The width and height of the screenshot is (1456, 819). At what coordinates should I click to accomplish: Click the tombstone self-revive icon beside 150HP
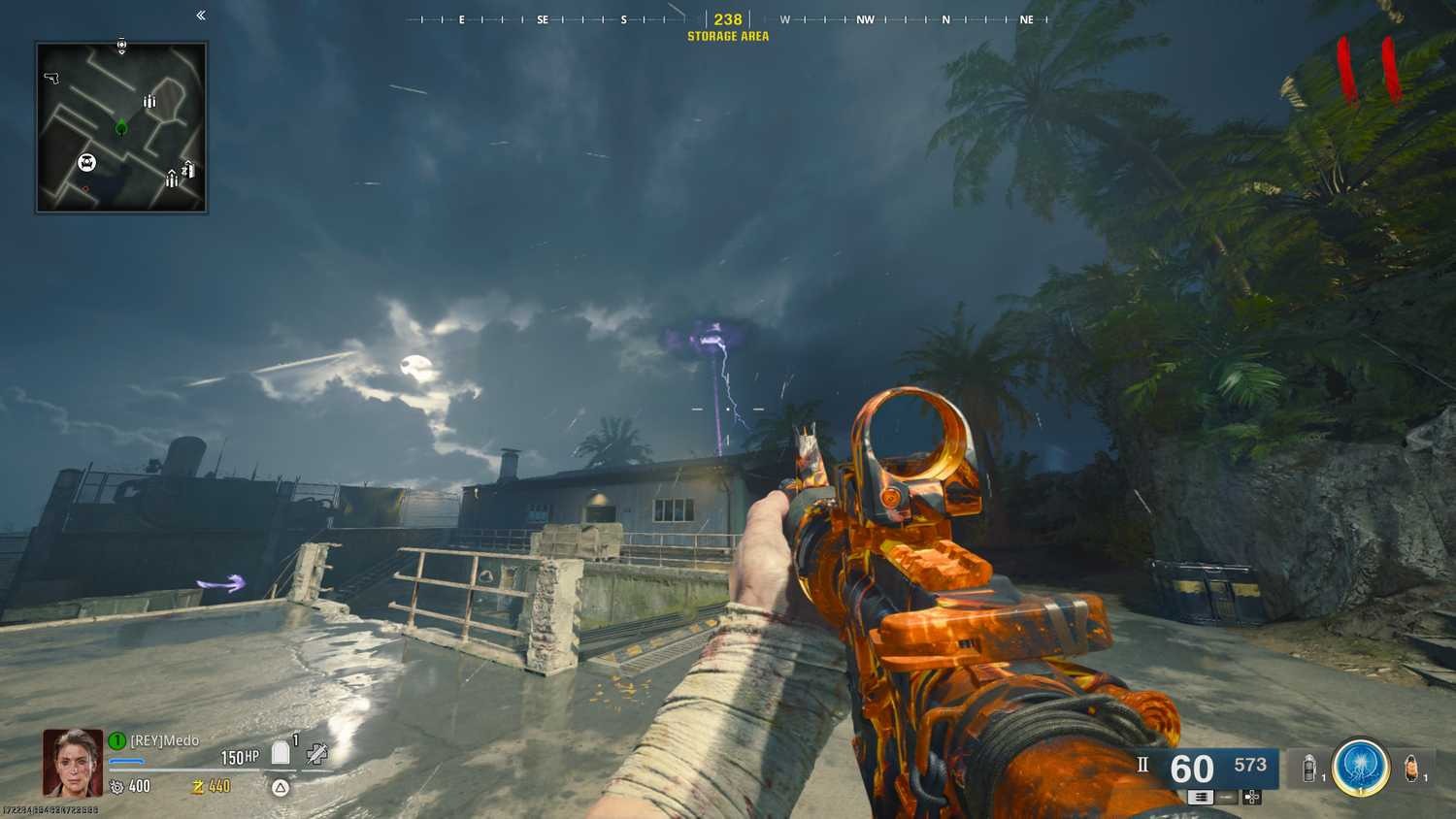(279, 752)
